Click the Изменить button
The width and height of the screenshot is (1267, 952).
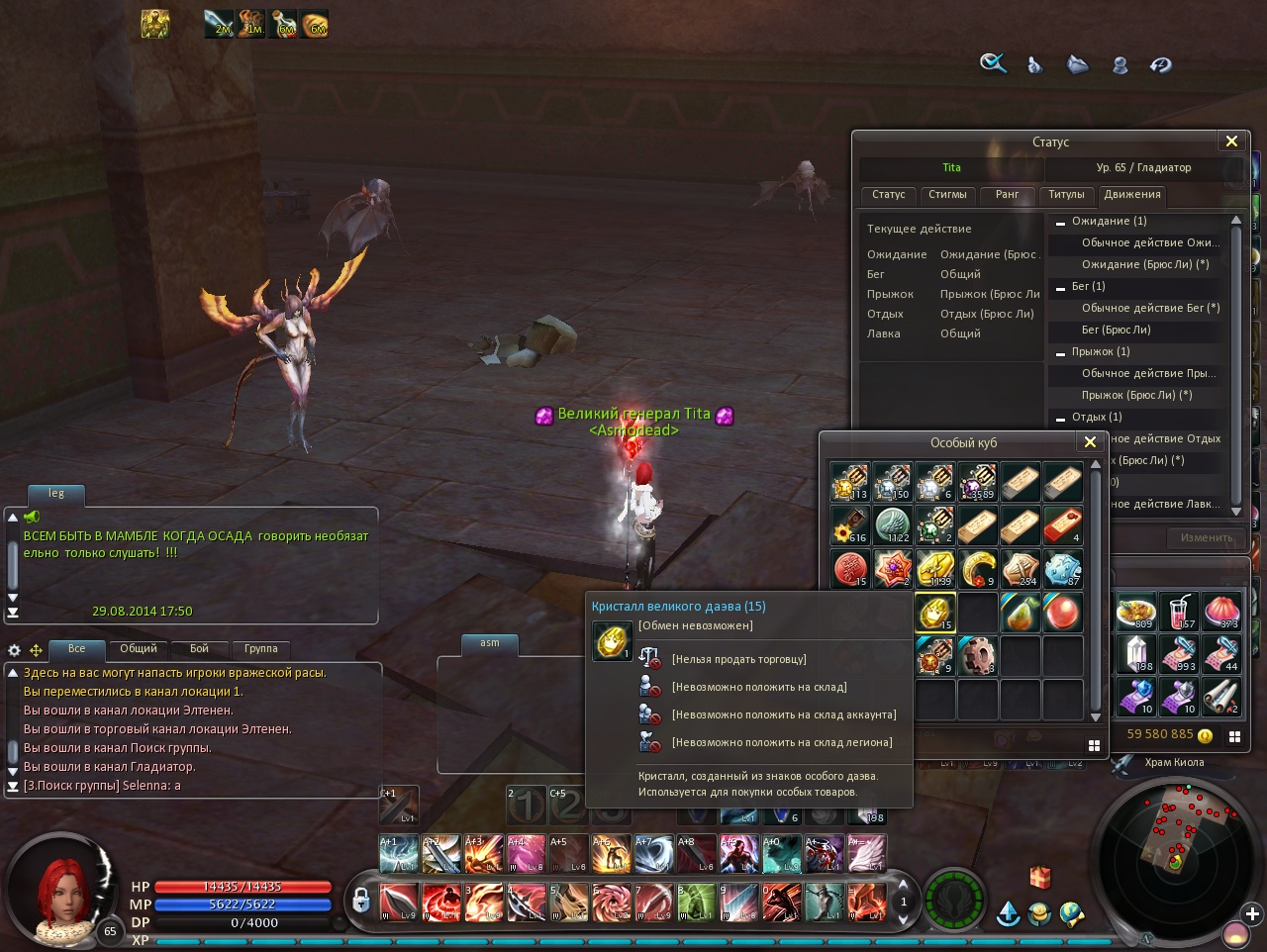1206,537
